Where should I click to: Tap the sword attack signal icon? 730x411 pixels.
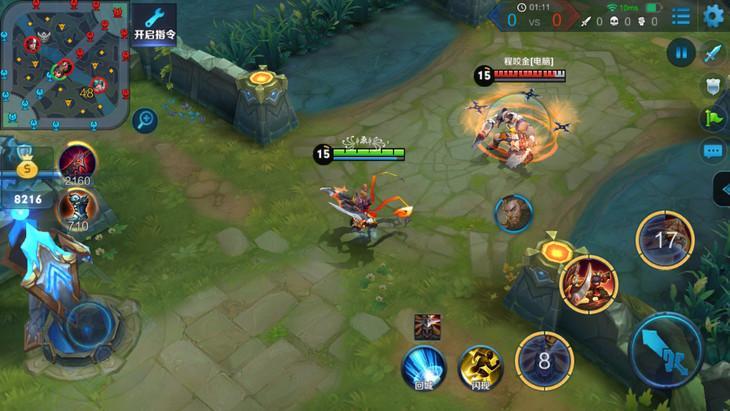point(713,53)
